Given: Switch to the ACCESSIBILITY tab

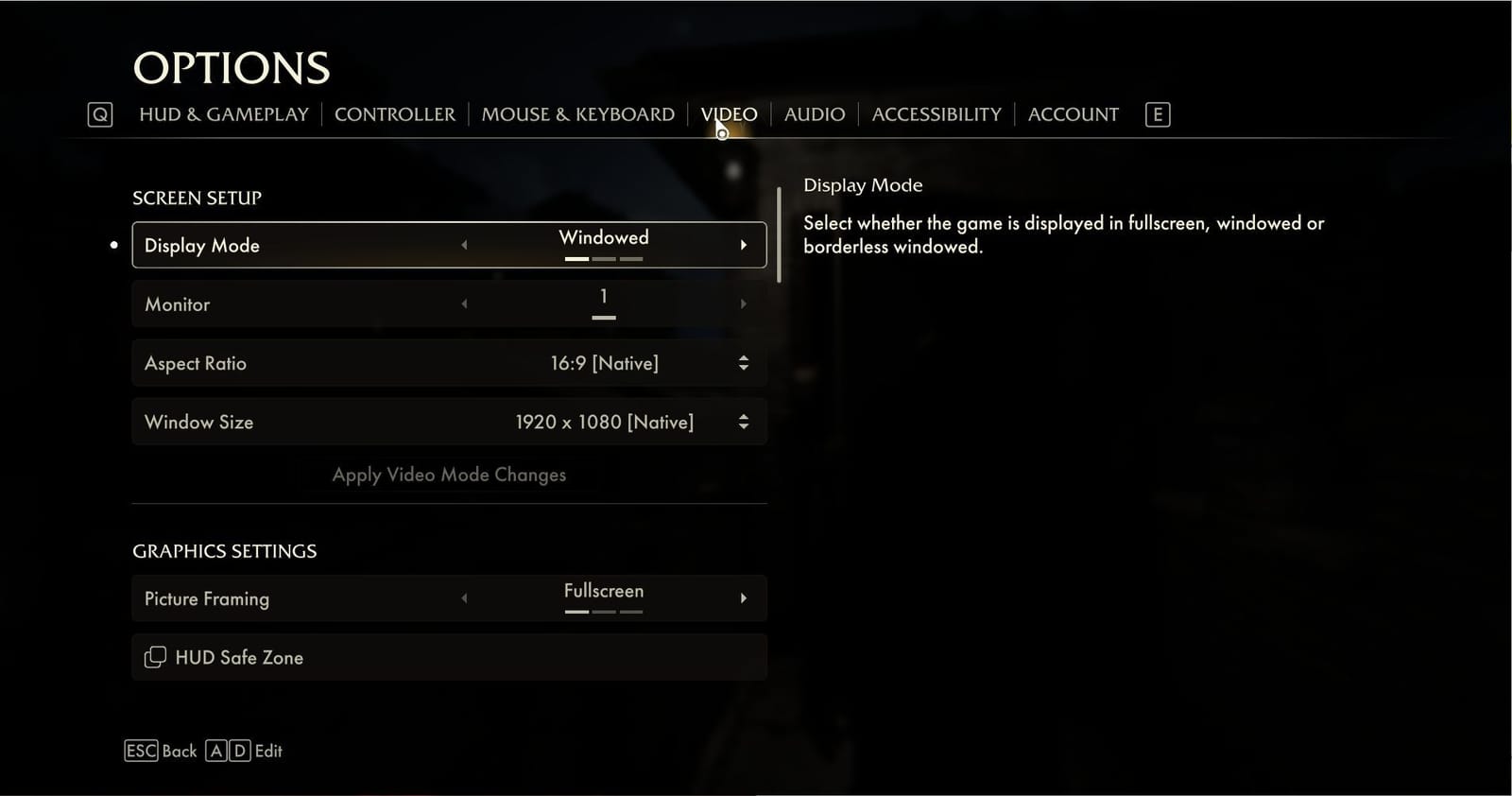Looking at the screenshot, I should (936, 113).
